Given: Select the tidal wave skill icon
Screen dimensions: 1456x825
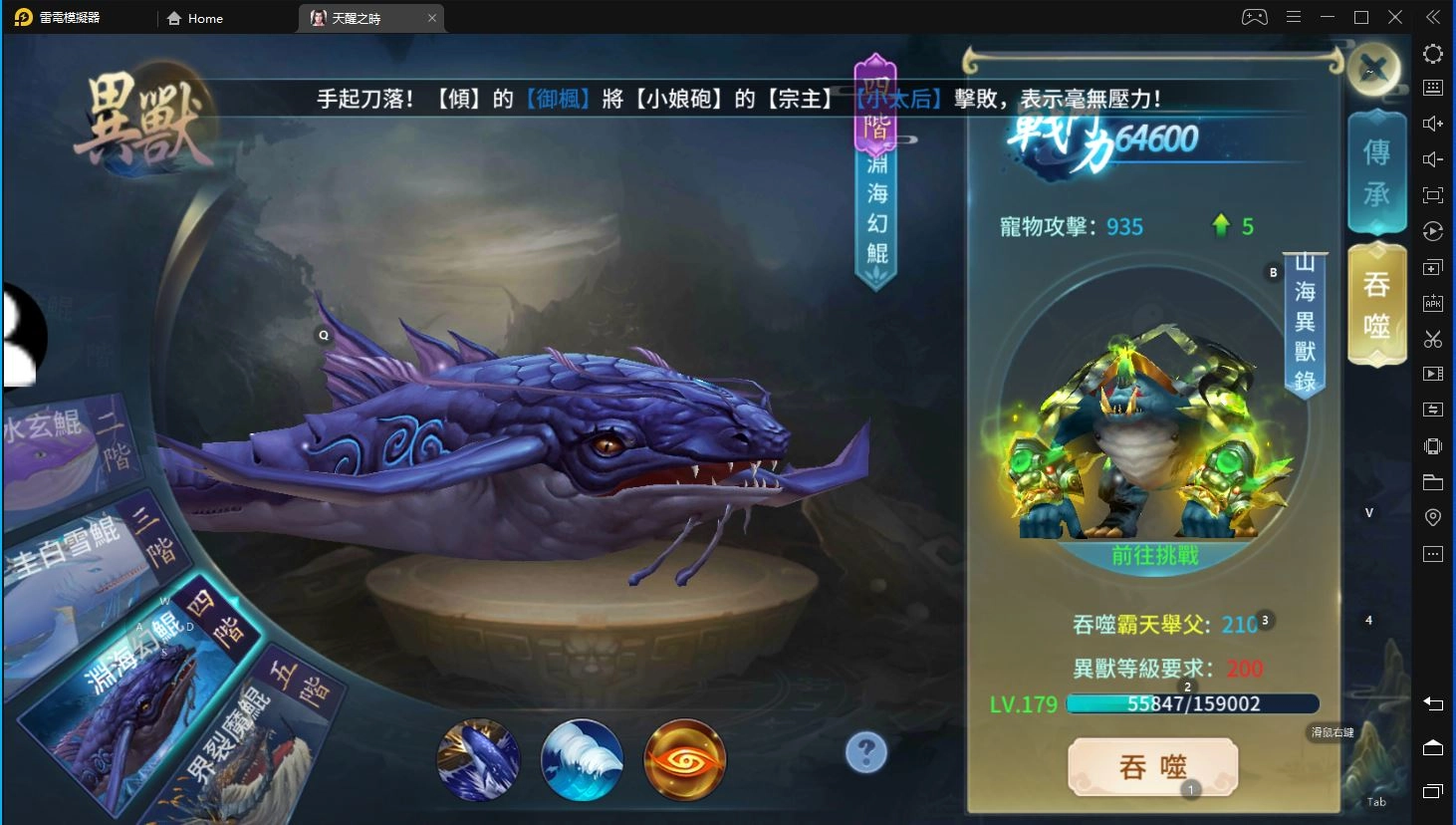Looking at the screenshot, I should (x=582, y=759).
